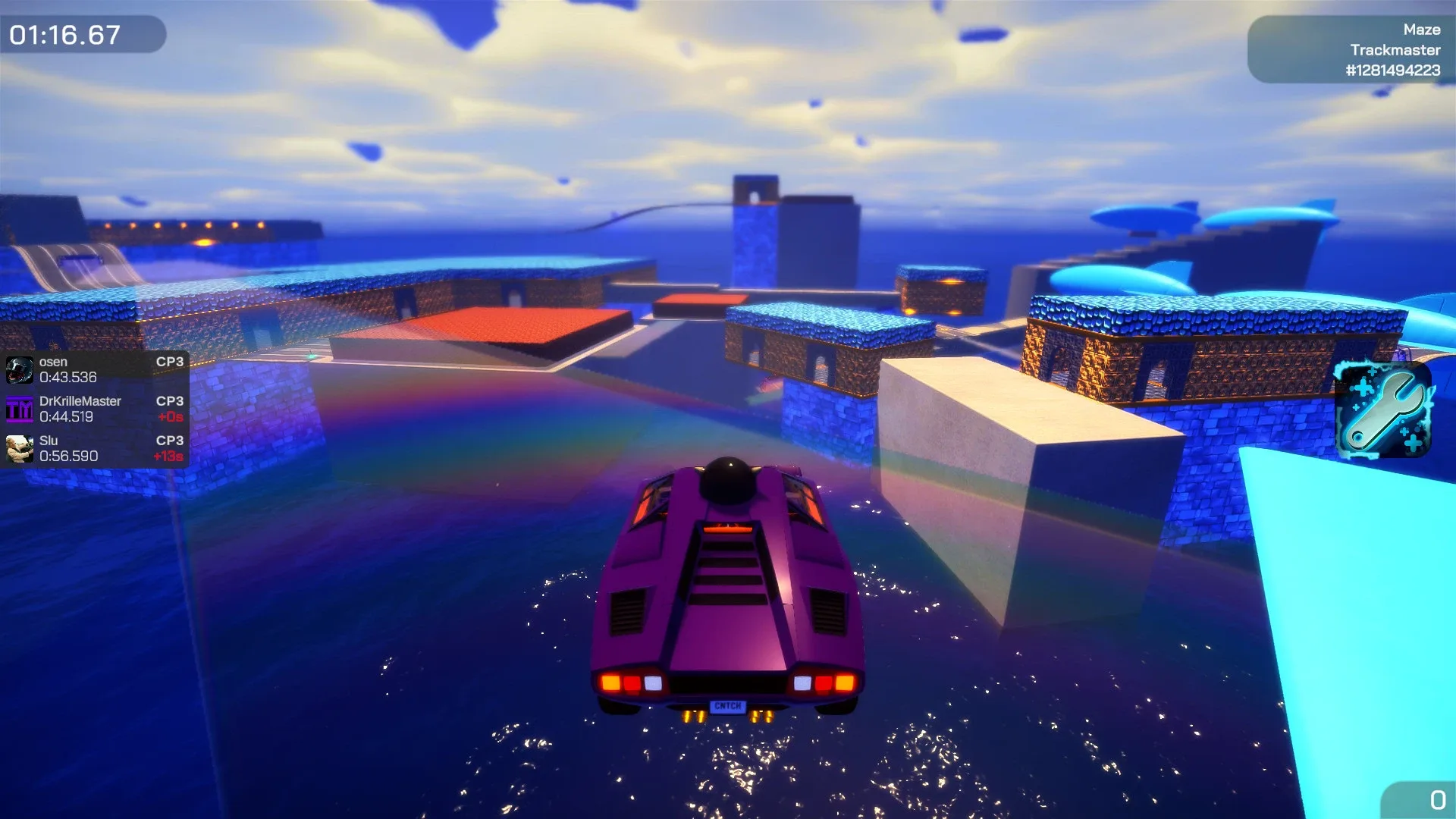Toggle CP3 indicator on Slu's row
Viewport: 1456px width, 819px height.
pos(170,441)
